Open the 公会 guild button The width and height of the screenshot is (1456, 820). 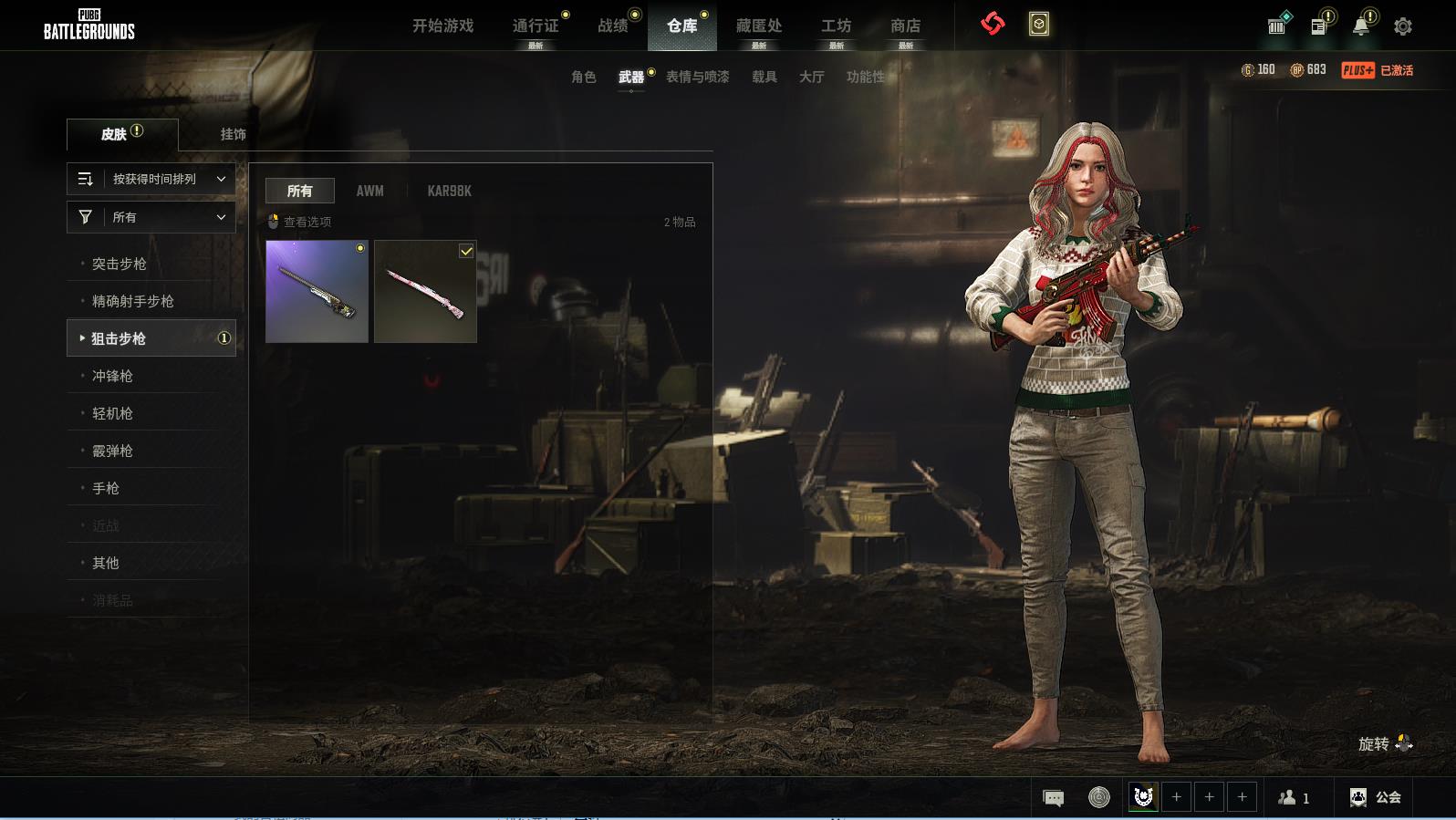pos(1376,797)
